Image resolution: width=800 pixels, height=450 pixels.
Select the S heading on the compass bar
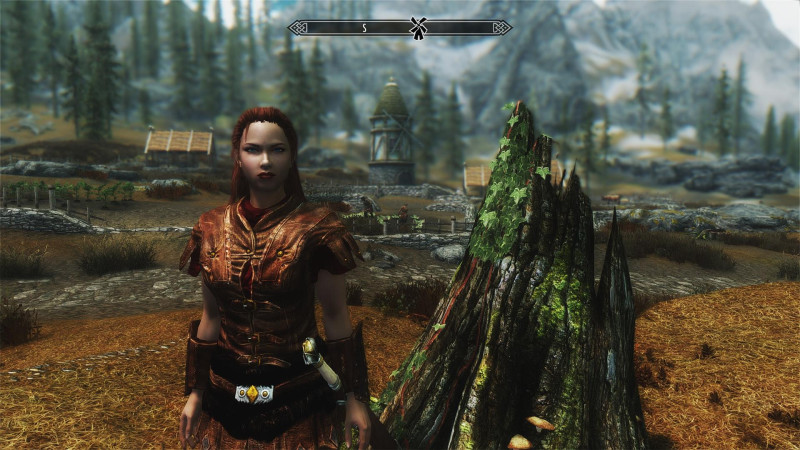[x=364, y=28]
